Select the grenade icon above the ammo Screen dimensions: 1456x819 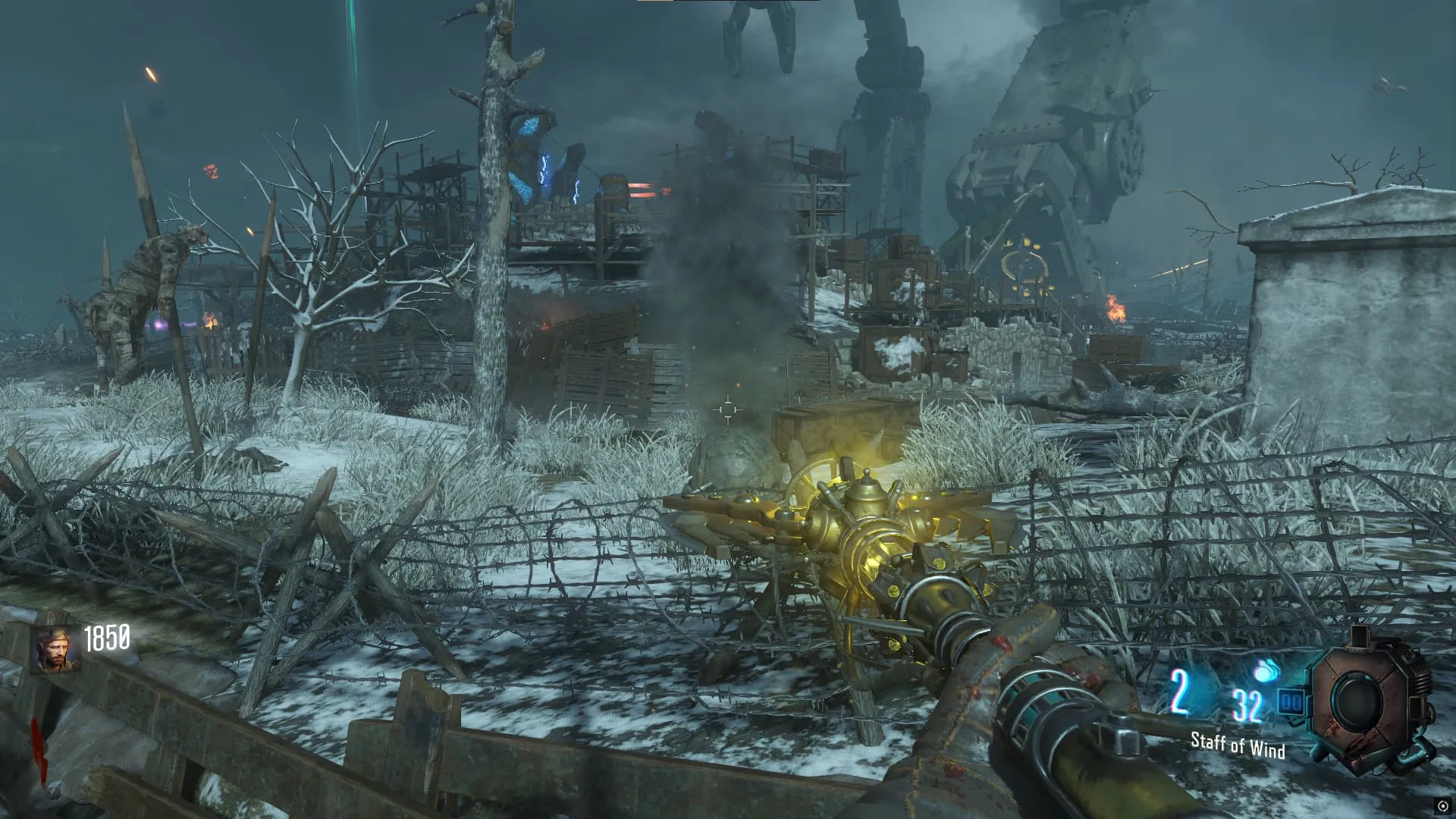(1266, 671)
